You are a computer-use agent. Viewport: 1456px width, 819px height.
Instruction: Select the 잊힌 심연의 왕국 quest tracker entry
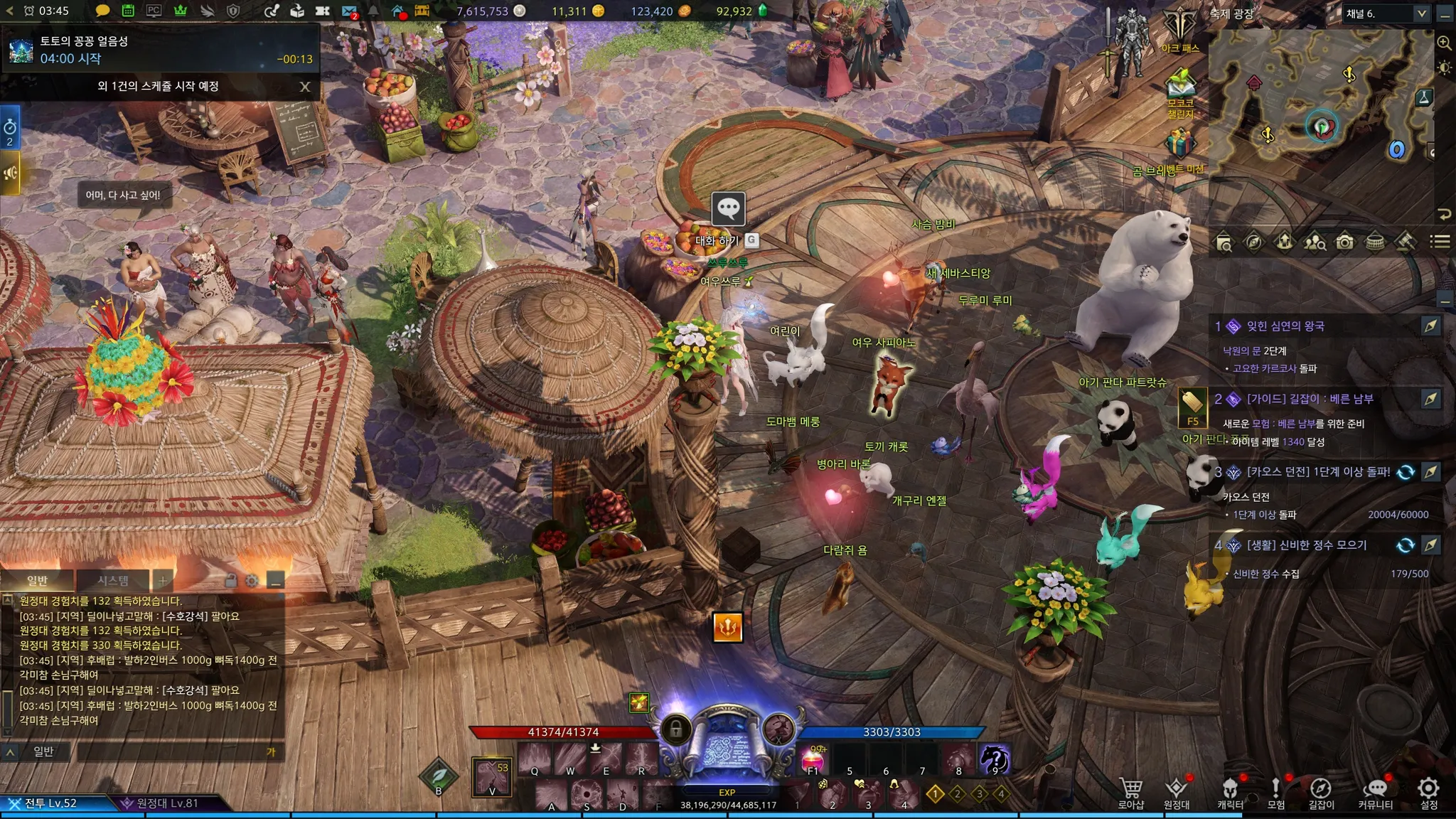pos(1285,326)
